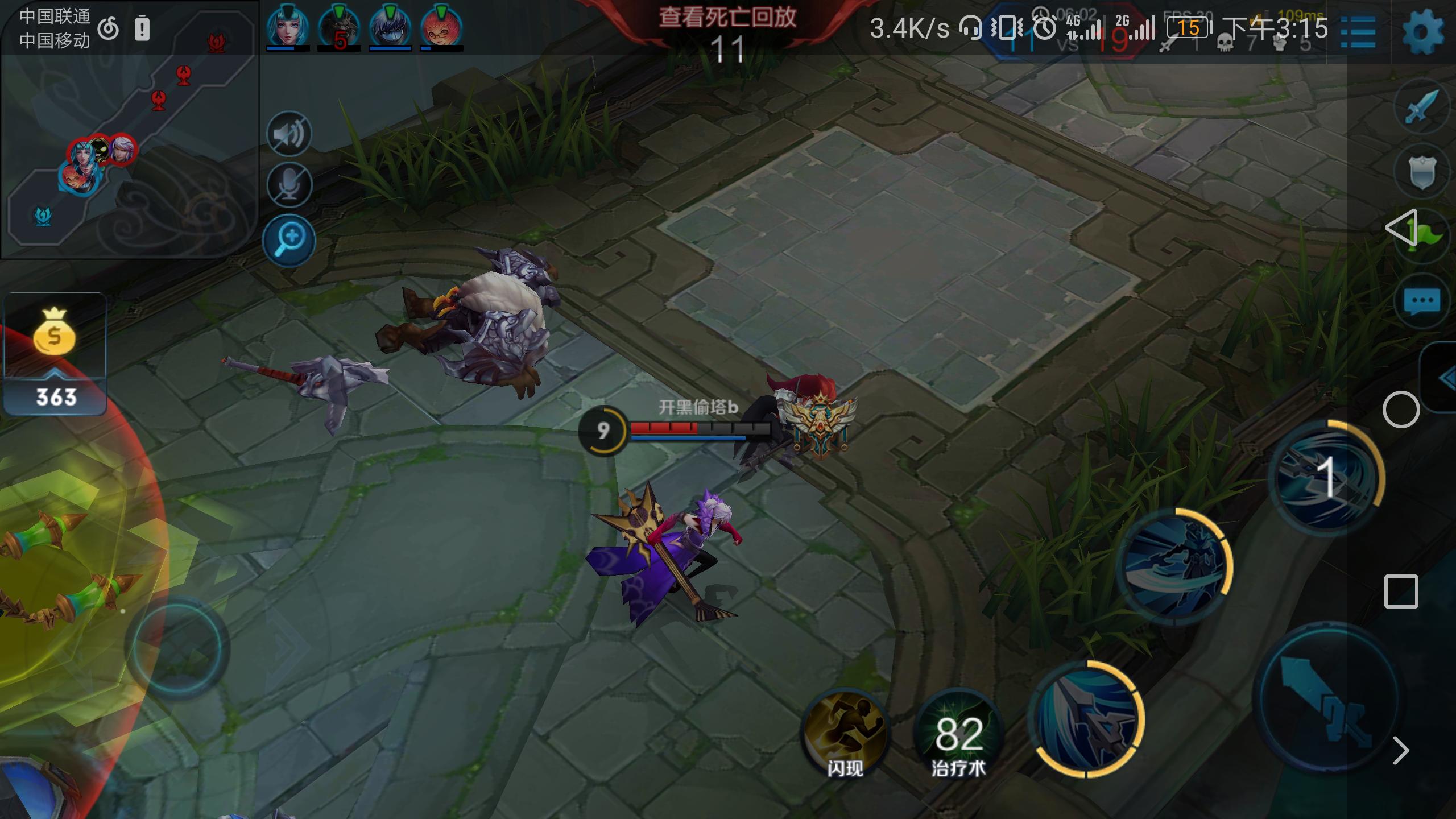
Task: Activate the 治疗术 Heal spell
Action: pyautogui.click(x=958, y=734)
